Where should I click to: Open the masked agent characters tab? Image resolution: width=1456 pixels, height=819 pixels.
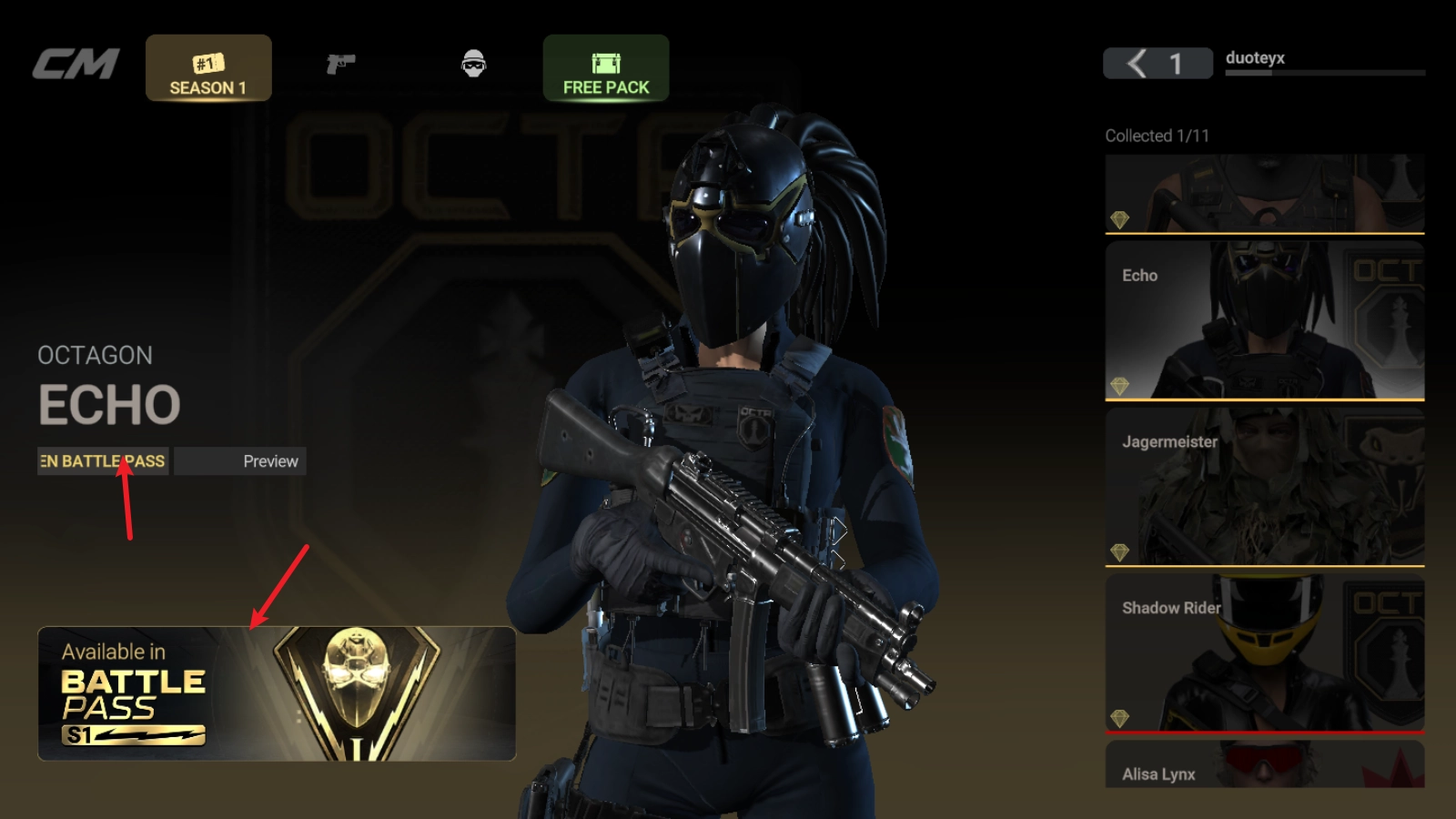[x=473, y=64]
